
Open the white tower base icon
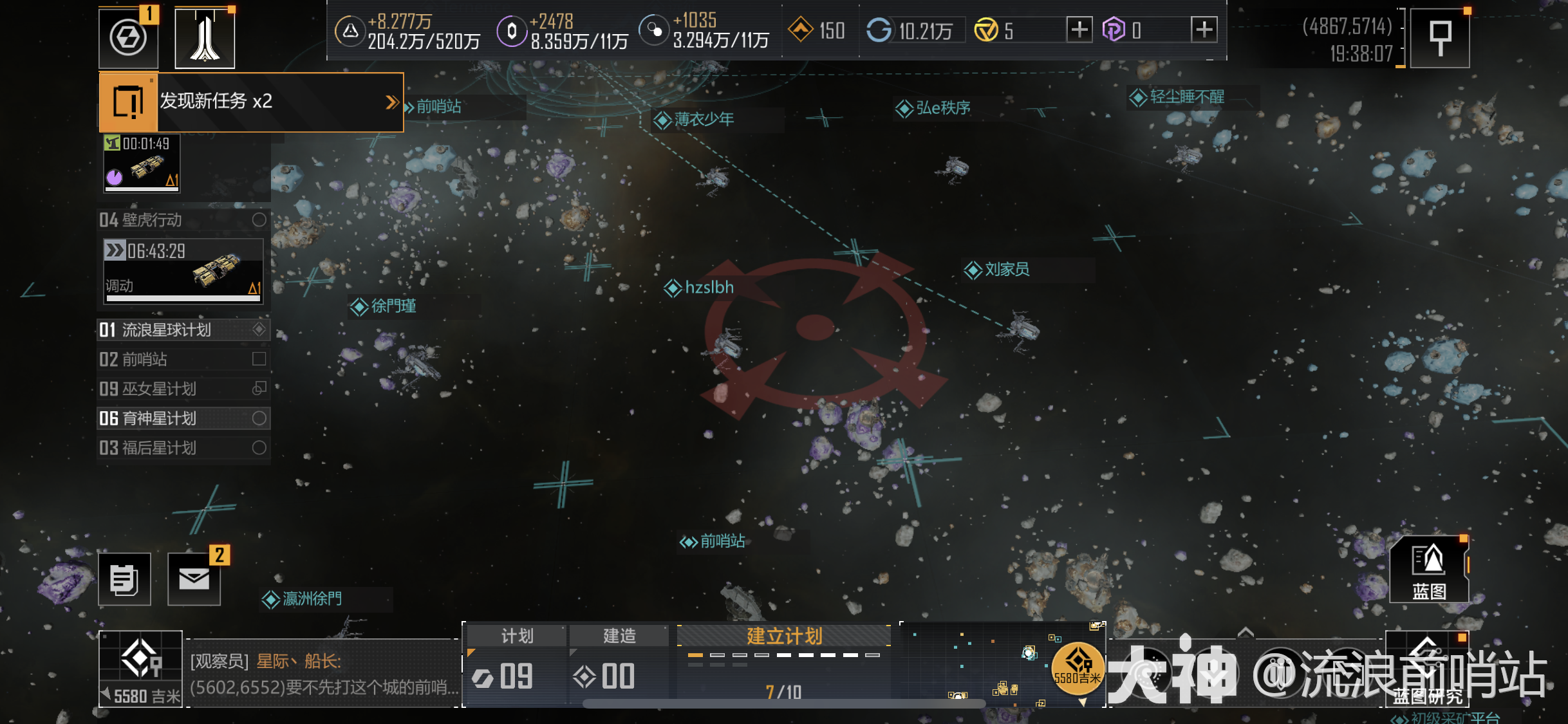205,38
